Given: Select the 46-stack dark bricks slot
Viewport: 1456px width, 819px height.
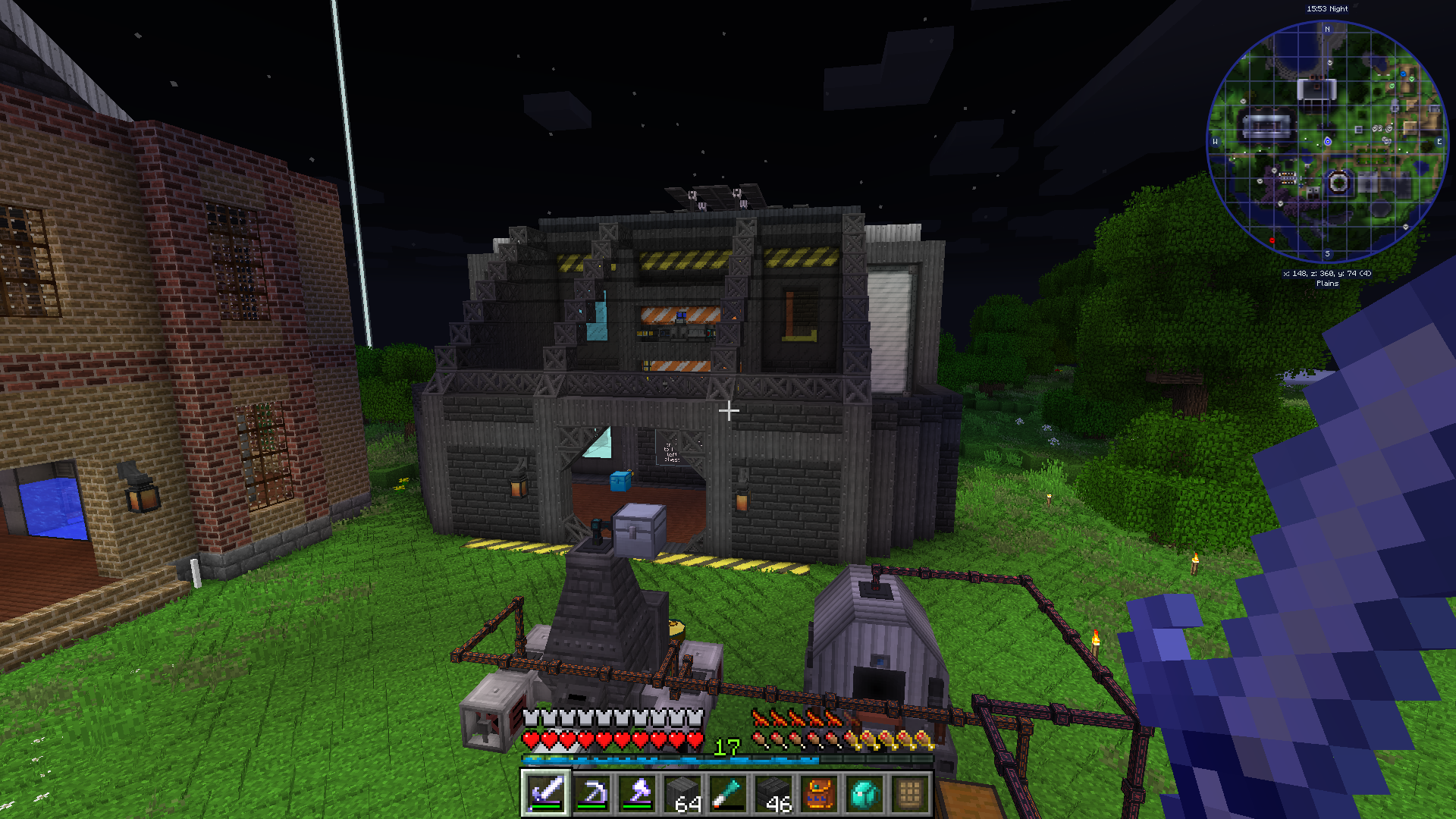Looking at the screenshot, I should tap(773, 793).
